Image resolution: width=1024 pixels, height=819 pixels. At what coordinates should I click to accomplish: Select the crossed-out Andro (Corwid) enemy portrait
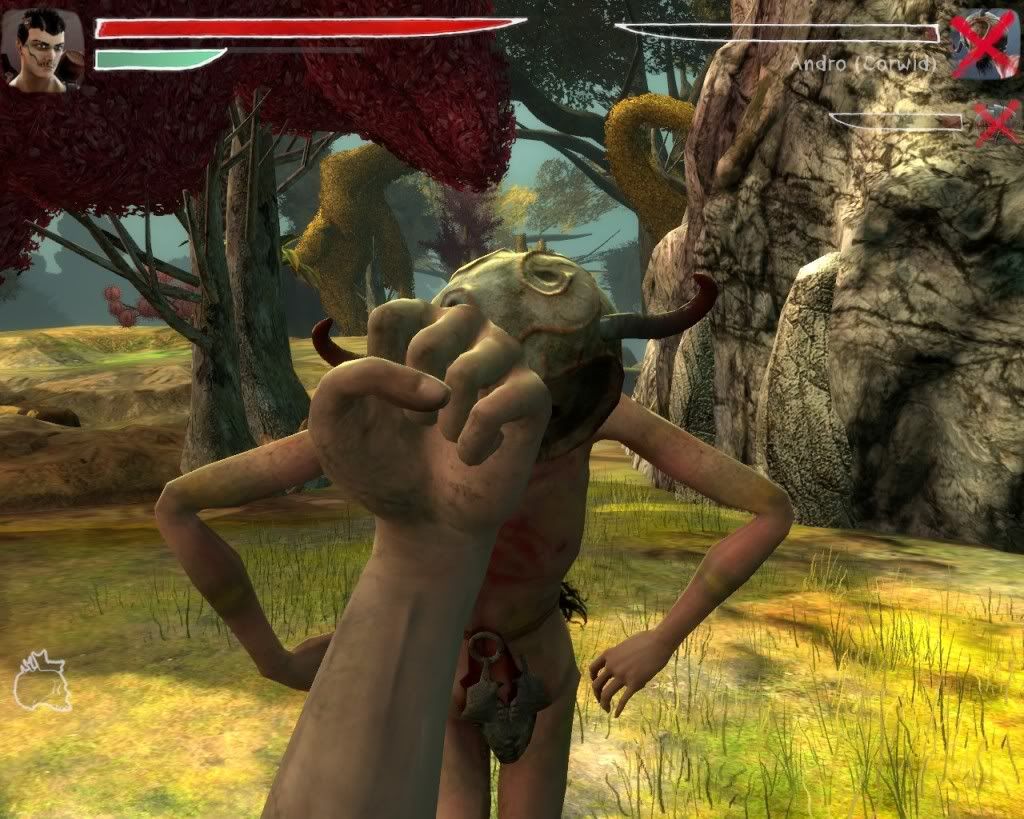click(x=985, y=43)
